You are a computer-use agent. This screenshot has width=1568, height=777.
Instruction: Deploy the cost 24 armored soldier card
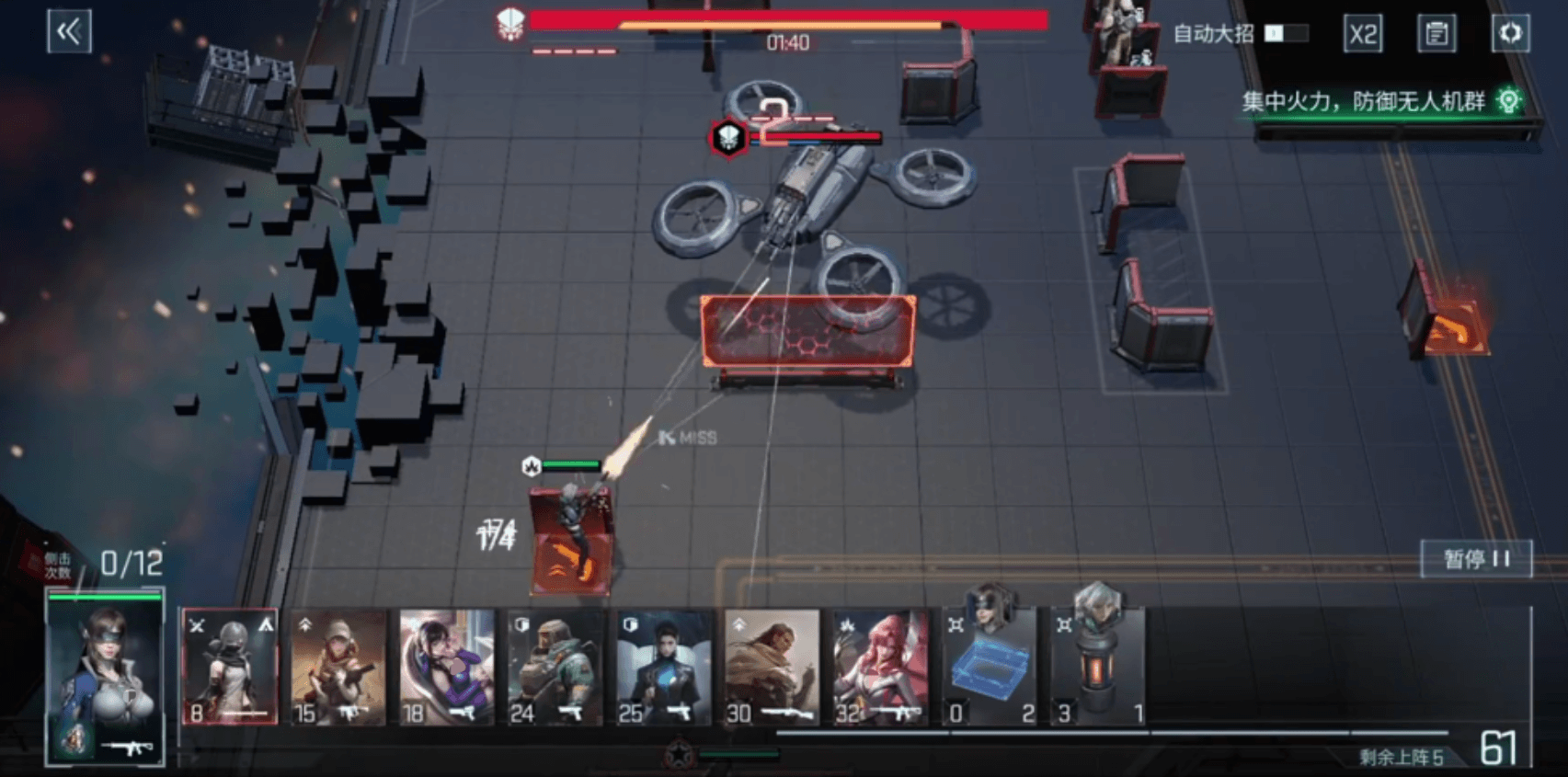click(x=555, y=668)
